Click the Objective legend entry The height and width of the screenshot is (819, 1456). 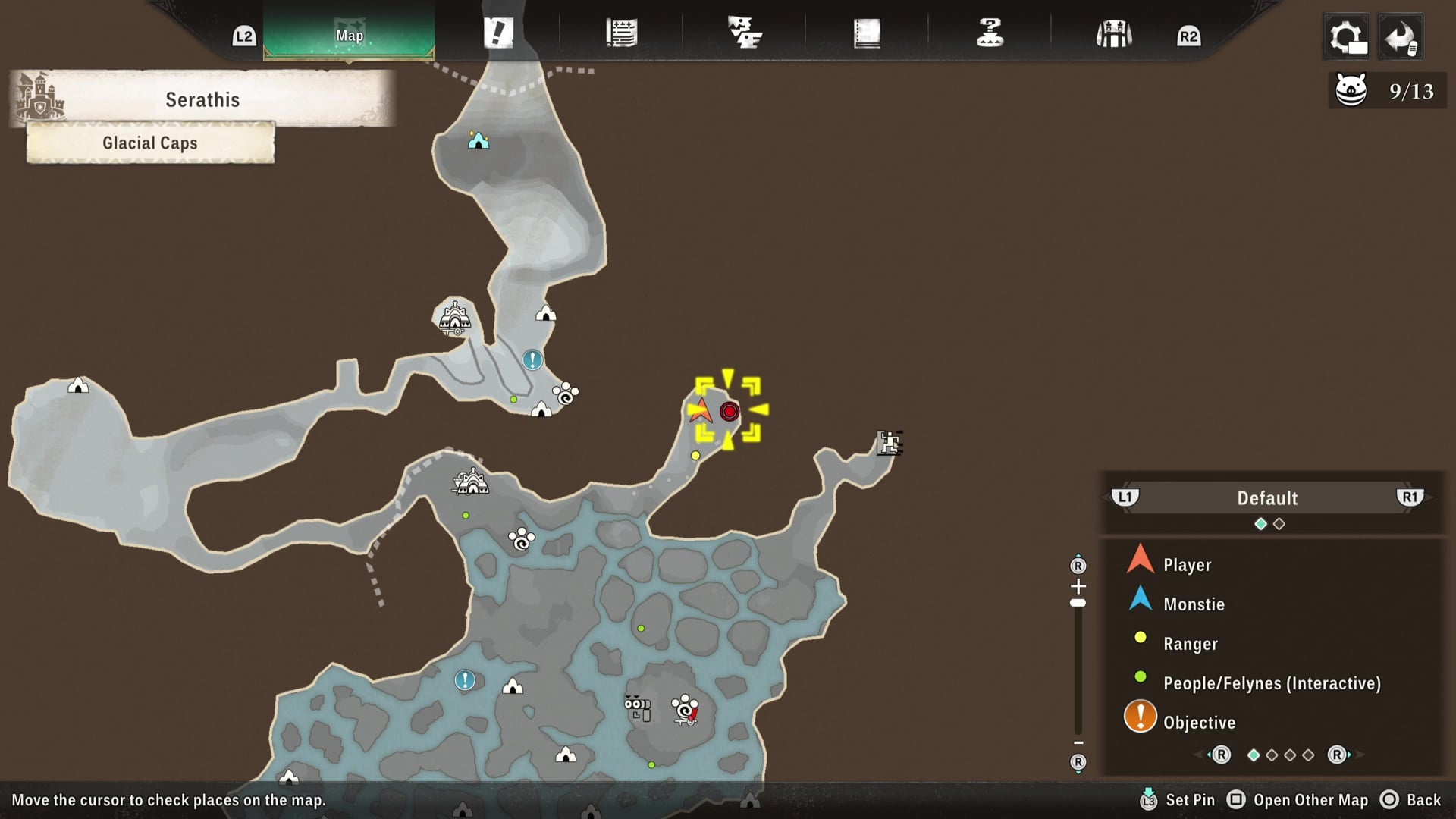pos(1199,723)
